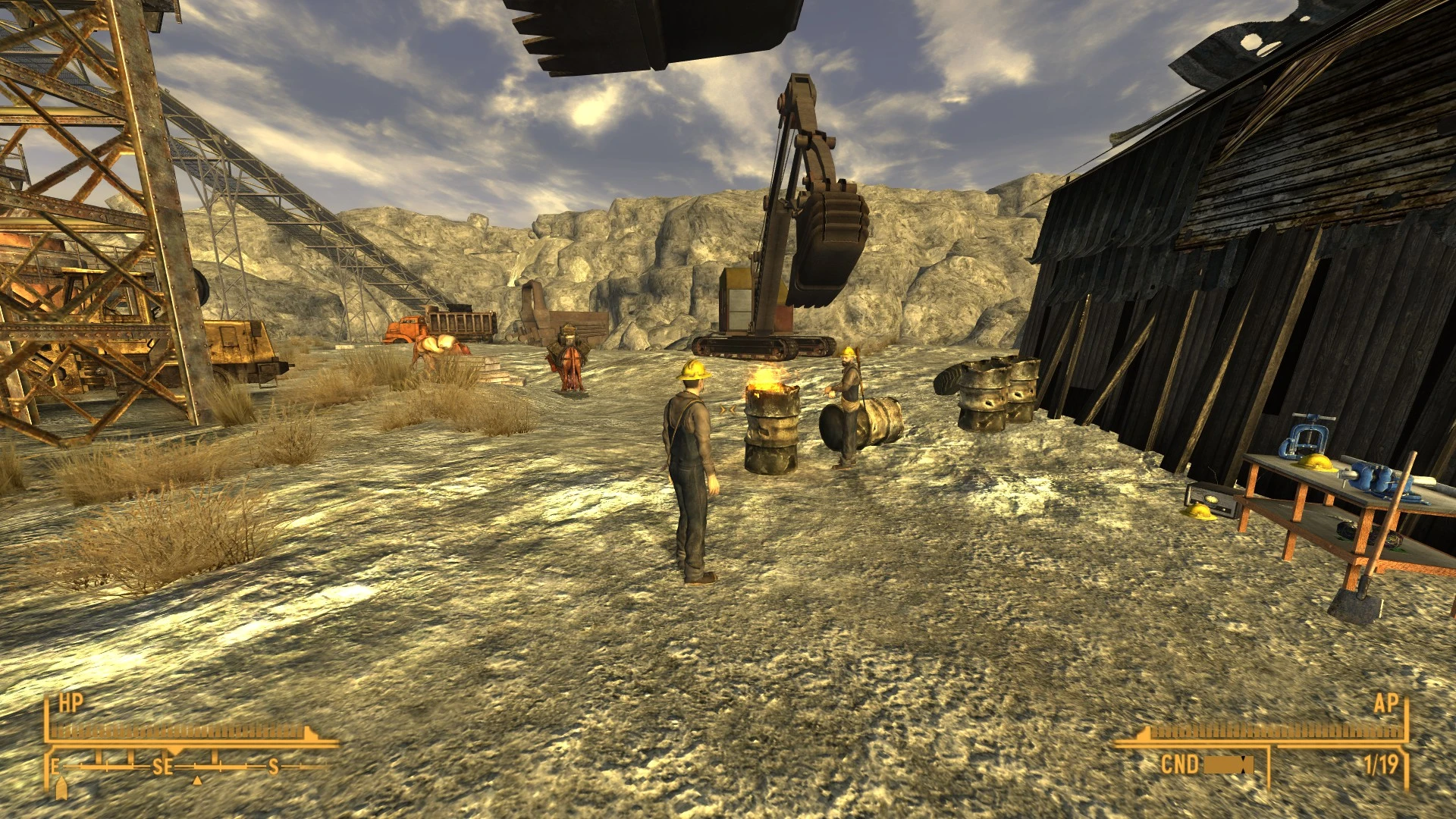Click the burning barrel between the workers
Image resolution: width=1456 pixels, height=819 pixels.
coord(772,425)
